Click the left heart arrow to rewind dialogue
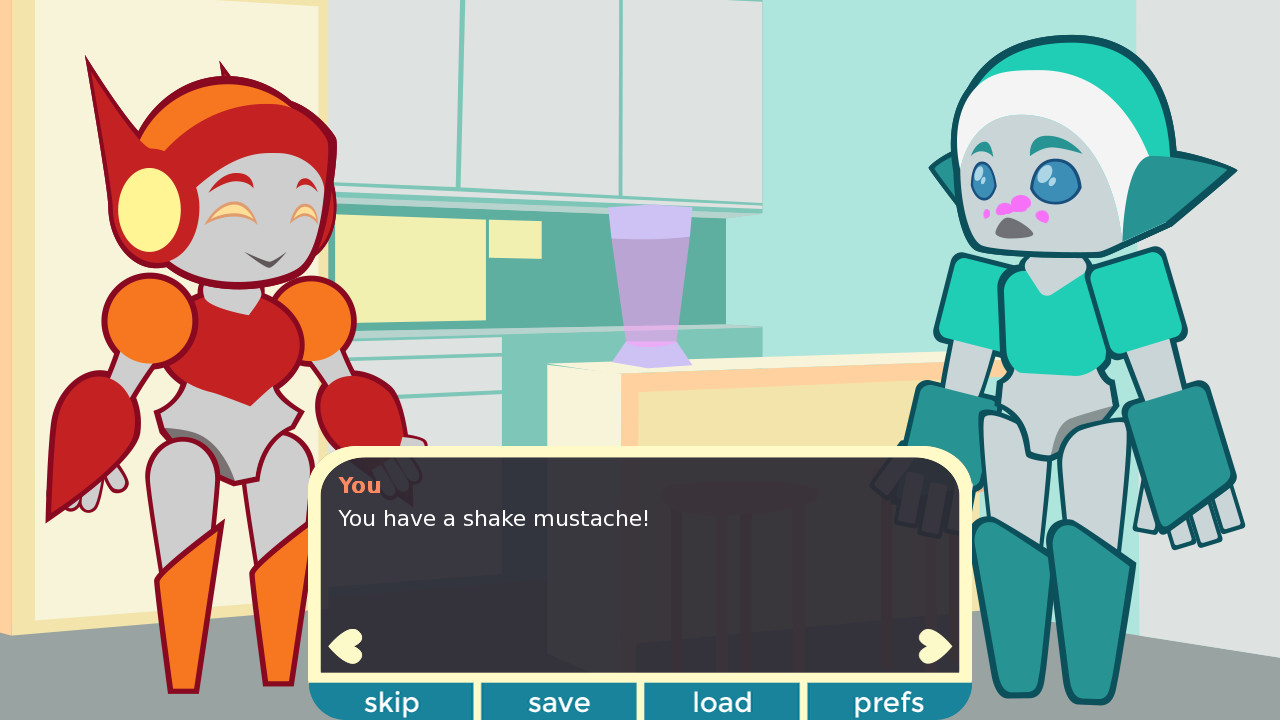 pyautogui.click(x=345, y=644)
